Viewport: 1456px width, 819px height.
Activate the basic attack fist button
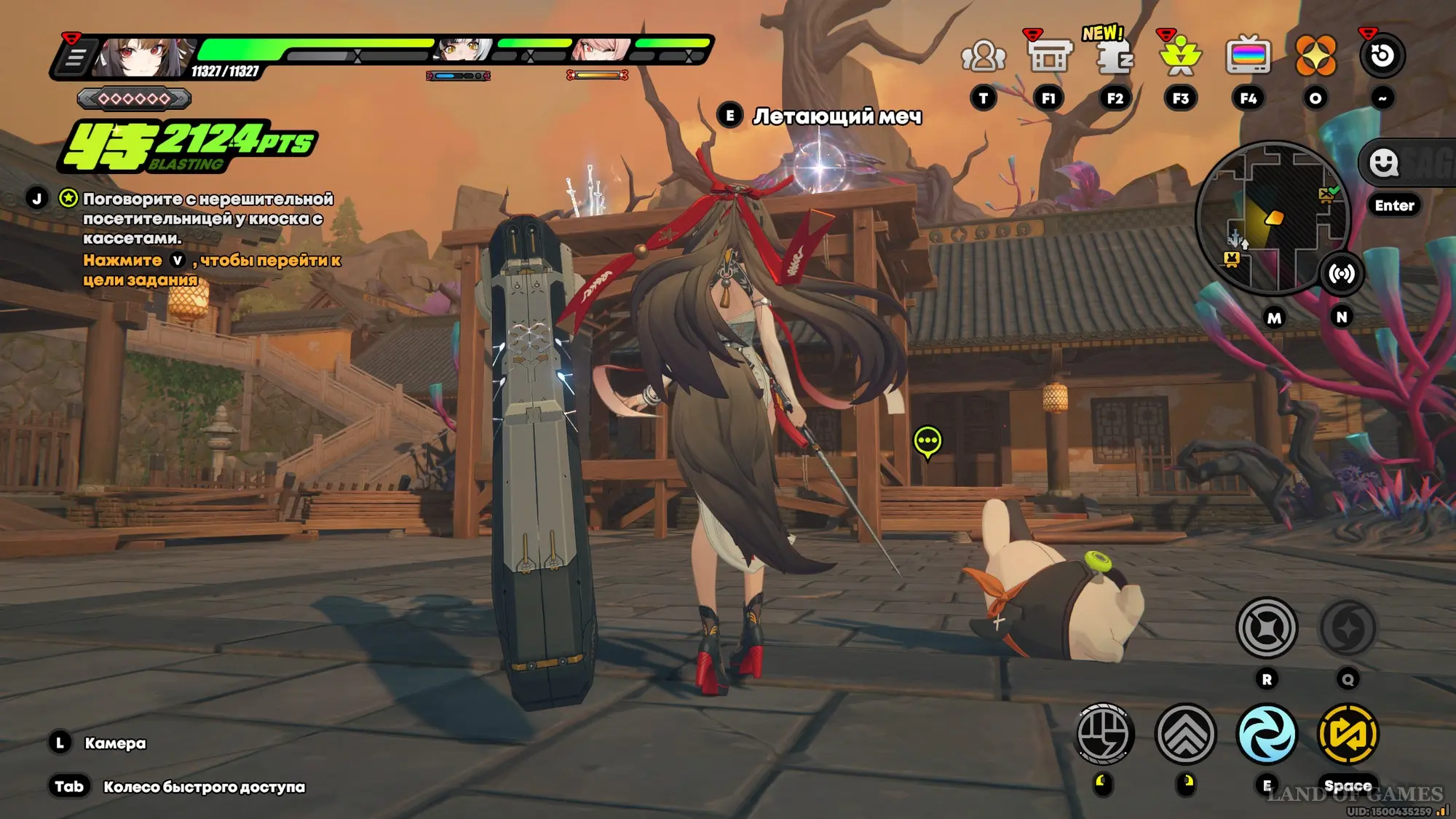[x=1104, y=734]
